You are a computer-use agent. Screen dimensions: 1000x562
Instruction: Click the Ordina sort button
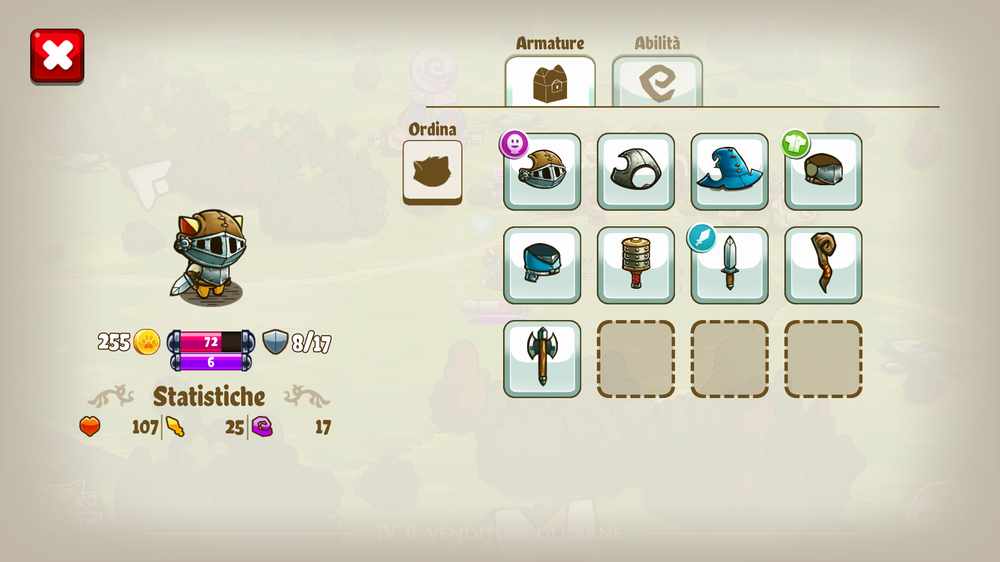click(432, 172)
